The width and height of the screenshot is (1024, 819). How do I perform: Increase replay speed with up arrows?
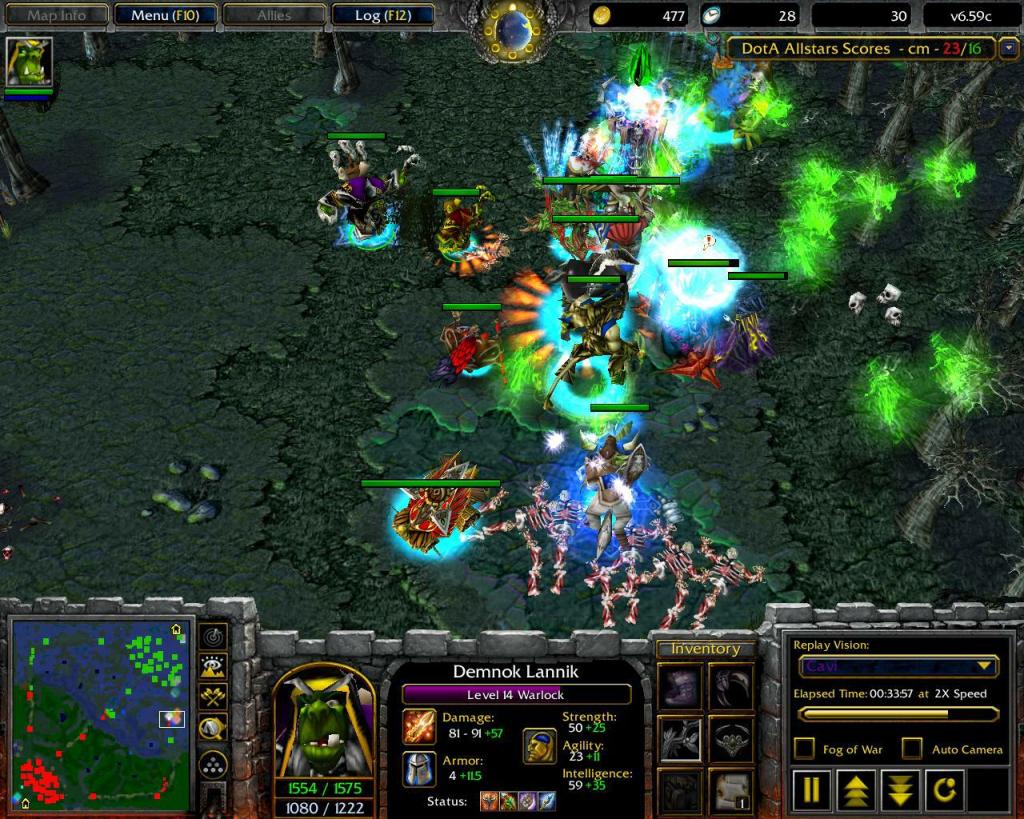pos(855,789)
